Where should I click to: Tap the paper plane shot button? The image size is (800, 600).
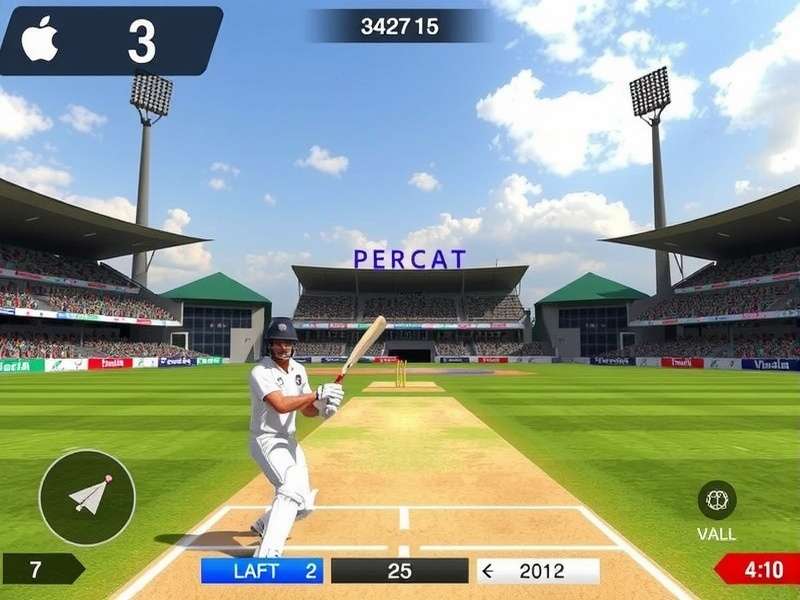[x=87, y=497]
